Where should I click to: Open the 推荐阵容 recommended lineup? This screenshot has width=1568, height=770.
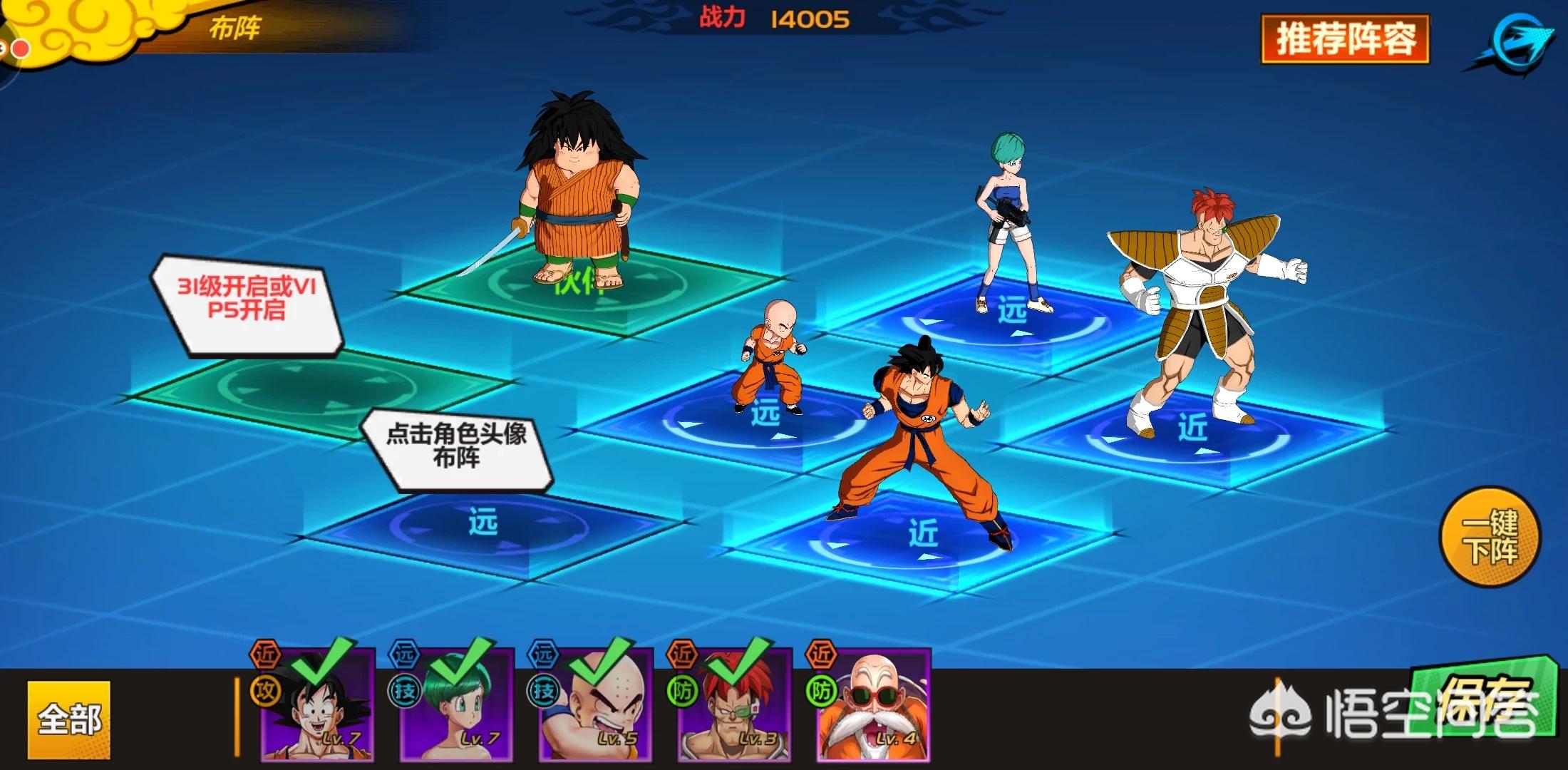click(1345, 39)
